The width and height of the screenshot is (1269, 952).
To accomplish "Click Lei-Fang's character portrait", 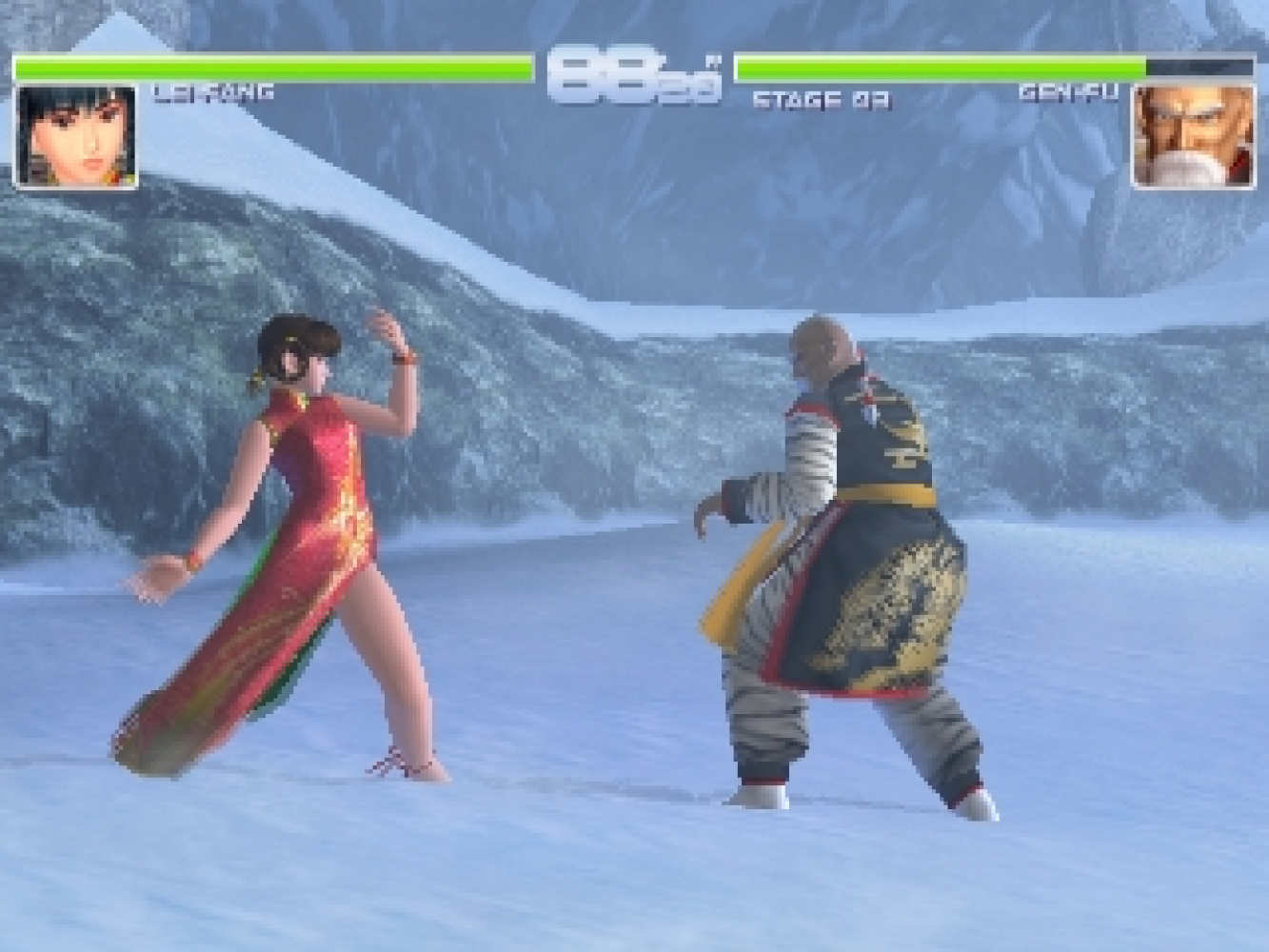I will pos(75,136).
